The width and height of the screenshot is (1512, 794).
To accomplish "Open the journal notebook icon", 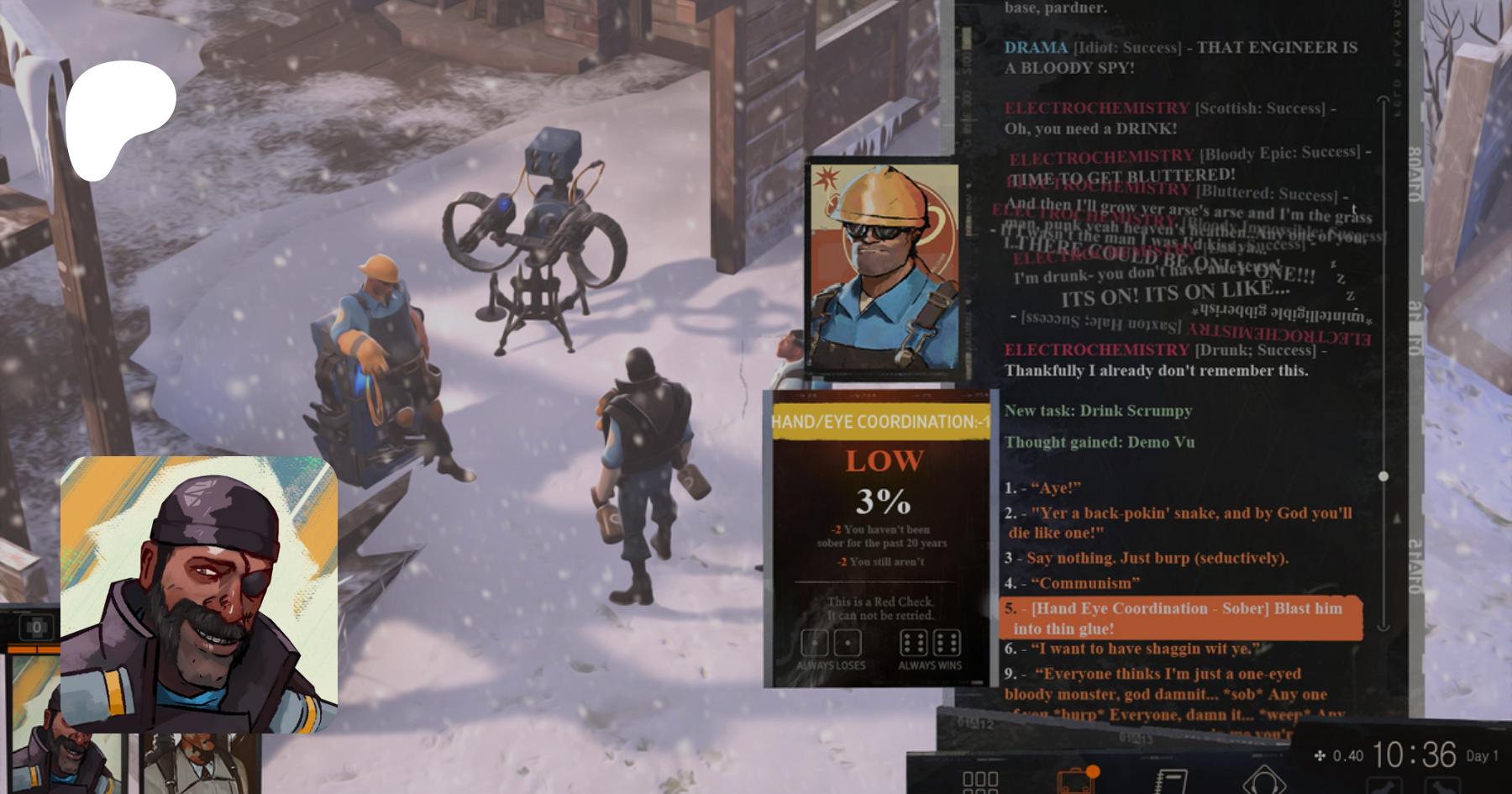I will coord(1170,781).
